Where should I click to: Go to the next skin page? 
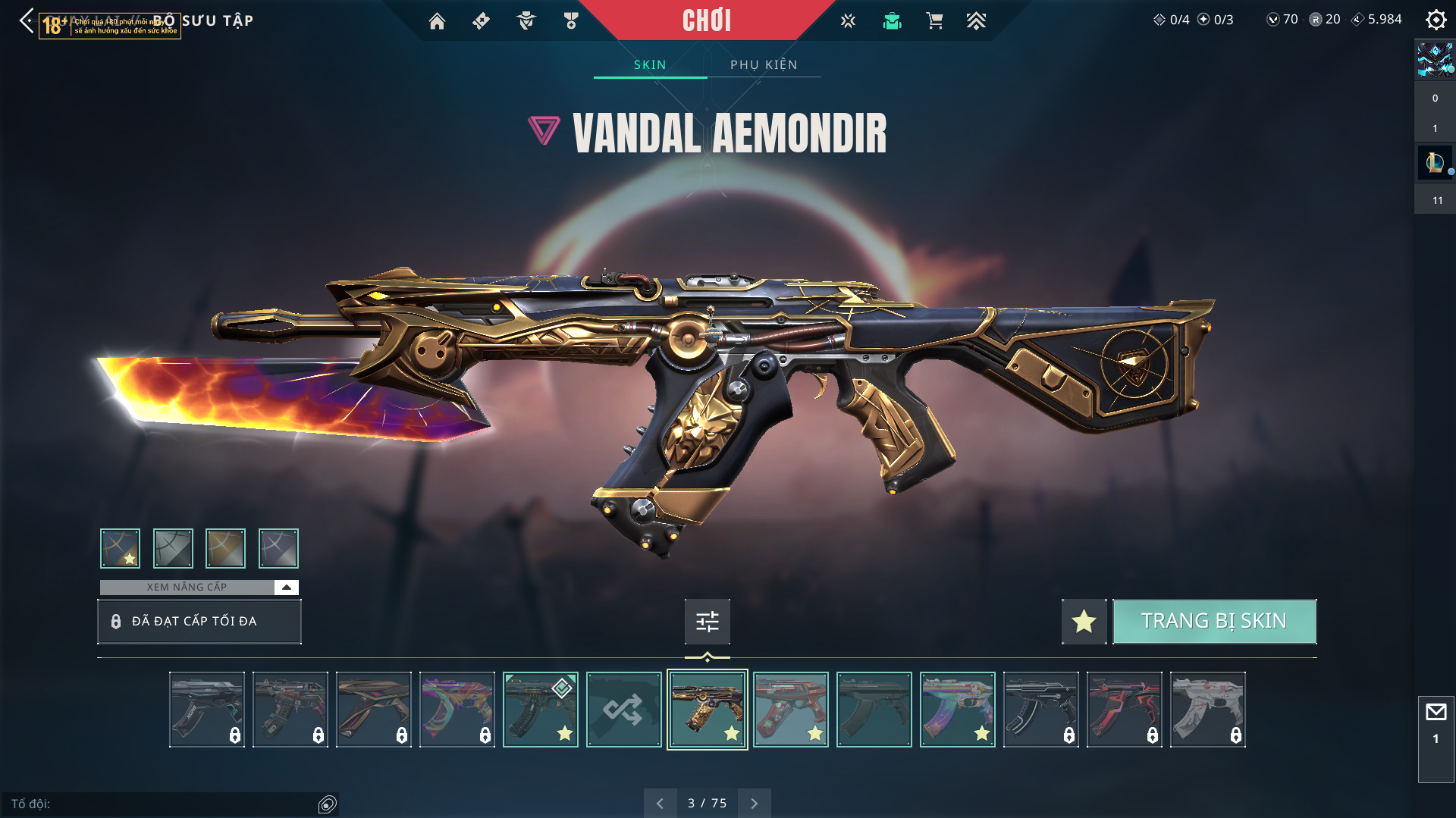point(754,803)
